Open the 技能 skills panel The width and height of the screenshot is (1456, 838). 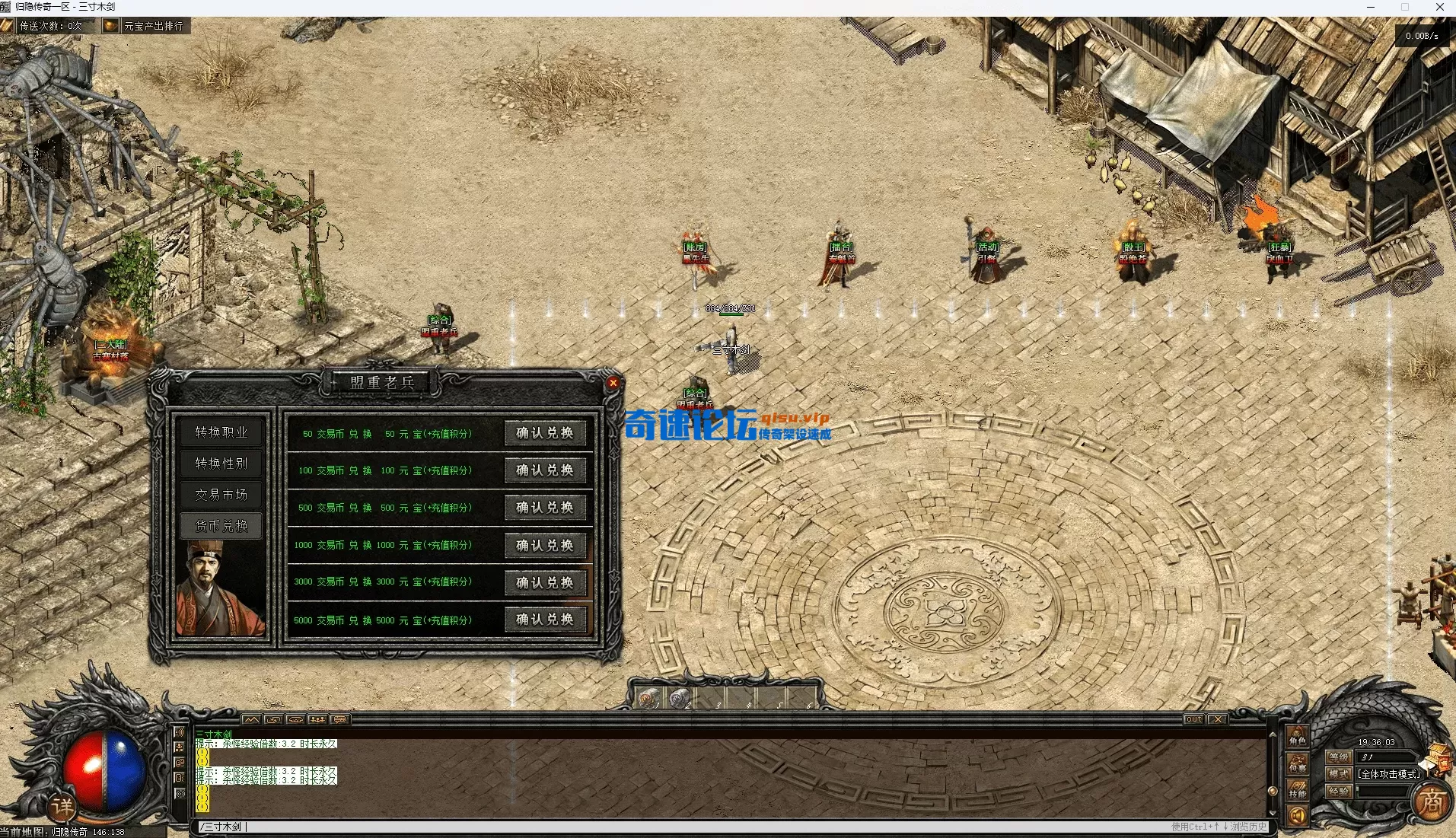coord(1298,791)
